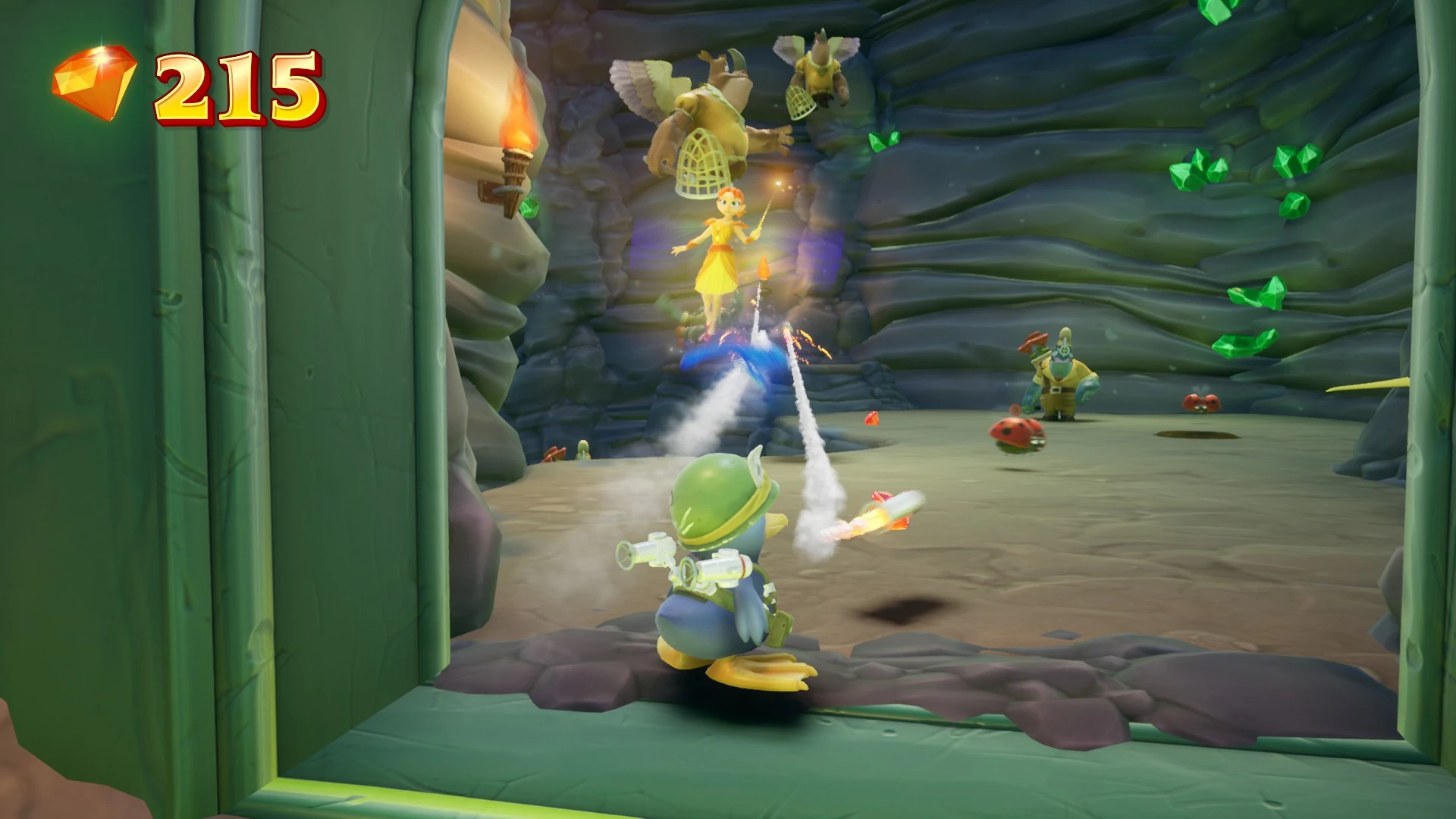The image size is (1456, 819).
Task: Select the red gem on the cave floor
Action: (872, 417)
